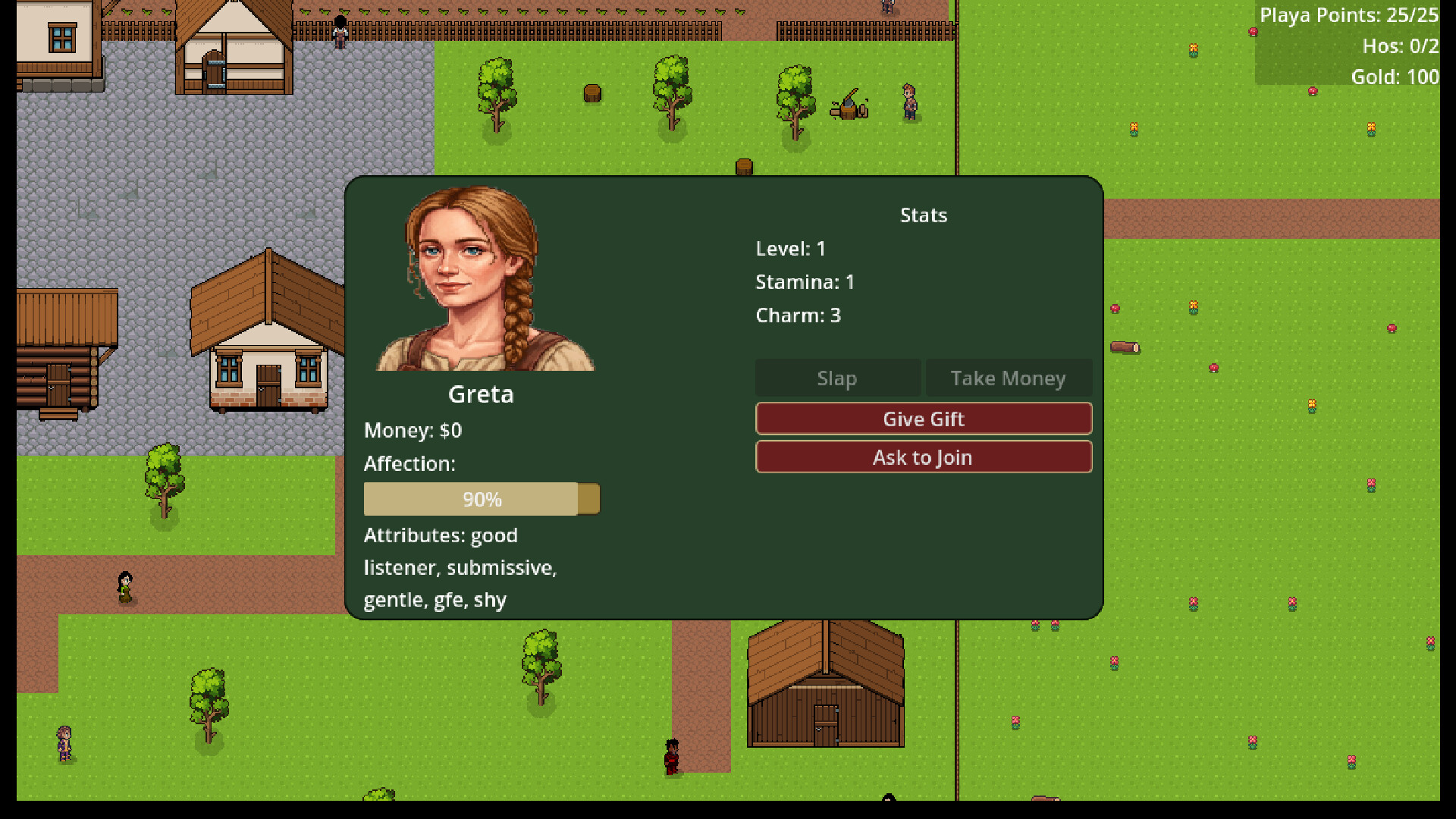Screen dimensions: 1456x819
Task: Click the Hos: 0/2 counter
Action: click(x=1401, y=45)
